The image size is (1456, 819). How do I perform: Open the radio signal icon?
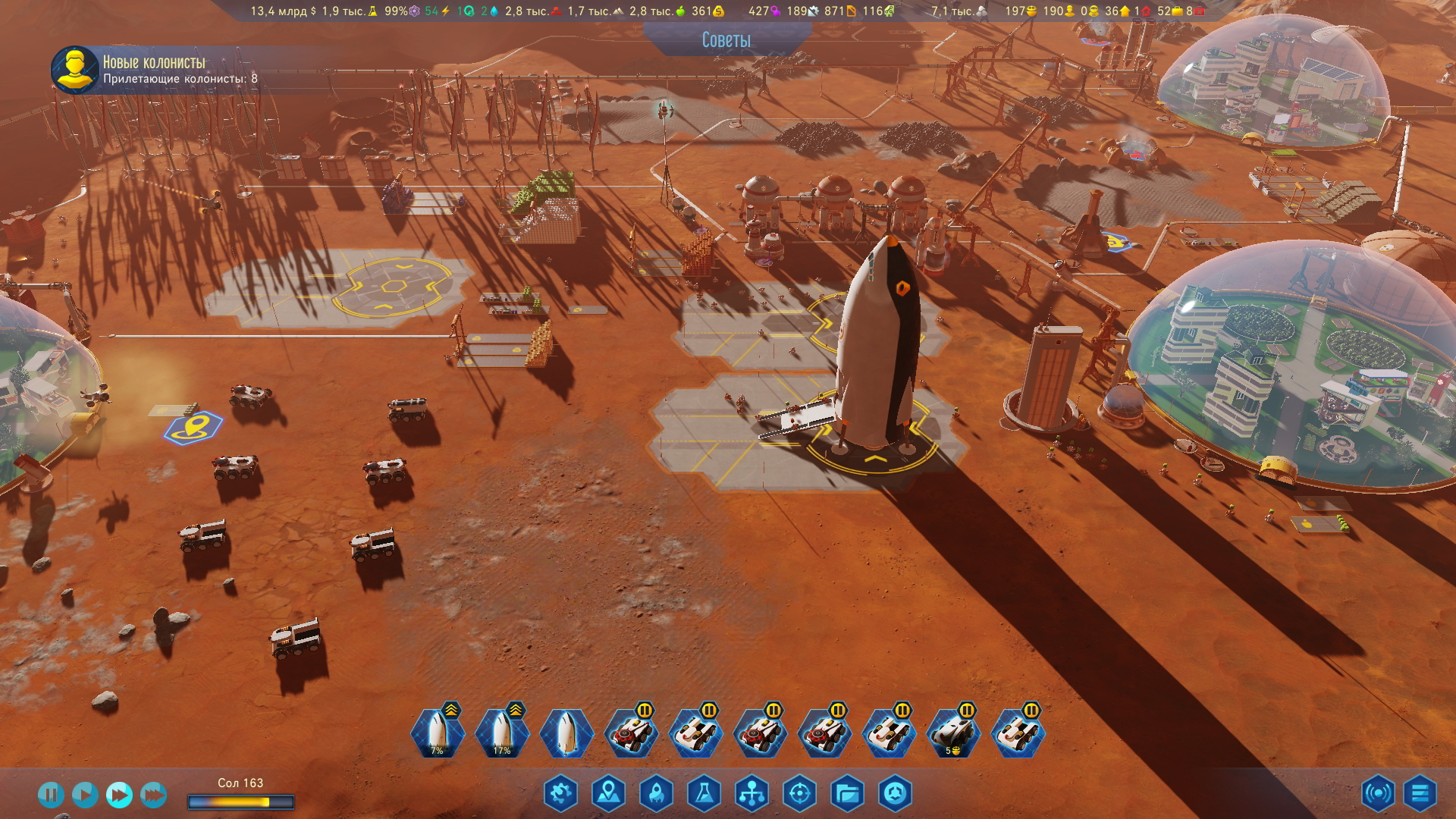point(1377,794)
